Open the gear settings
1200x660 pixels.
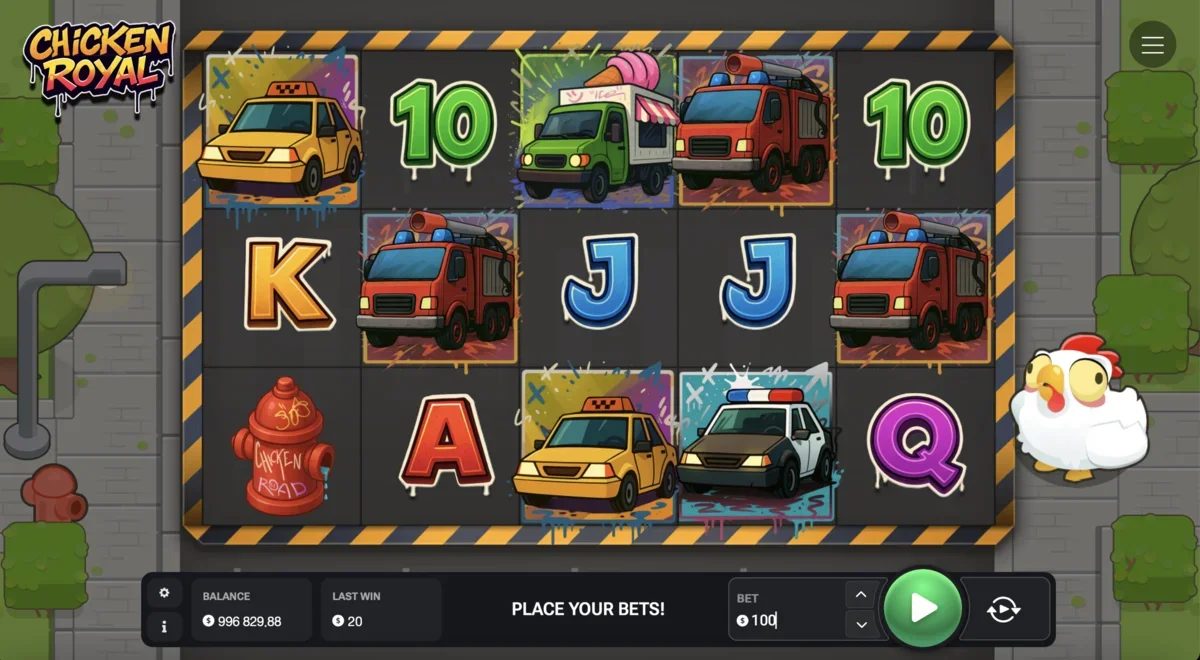pyautogui.click(x=164, y=593)
